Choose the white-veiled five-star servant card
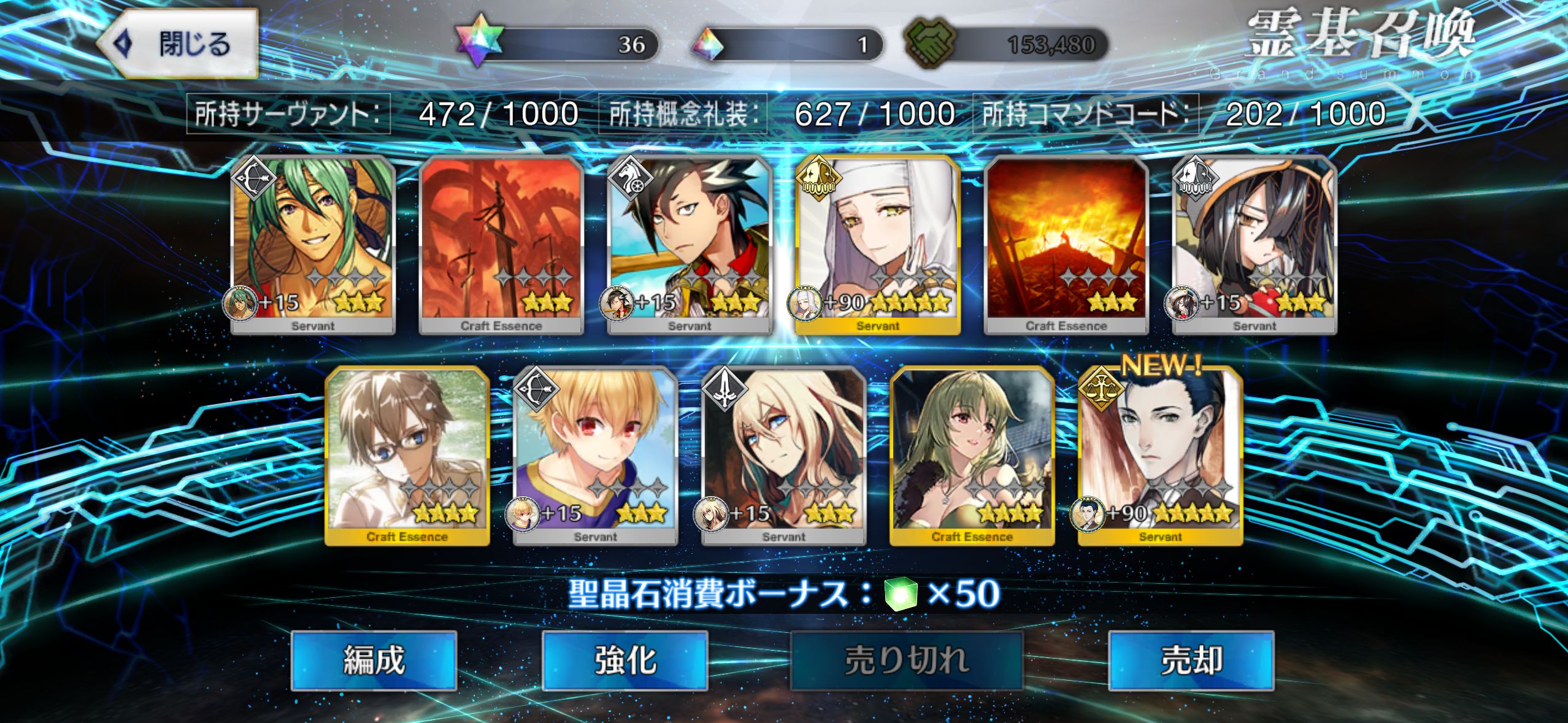1568x723 pixels. [x=877, y=243]
